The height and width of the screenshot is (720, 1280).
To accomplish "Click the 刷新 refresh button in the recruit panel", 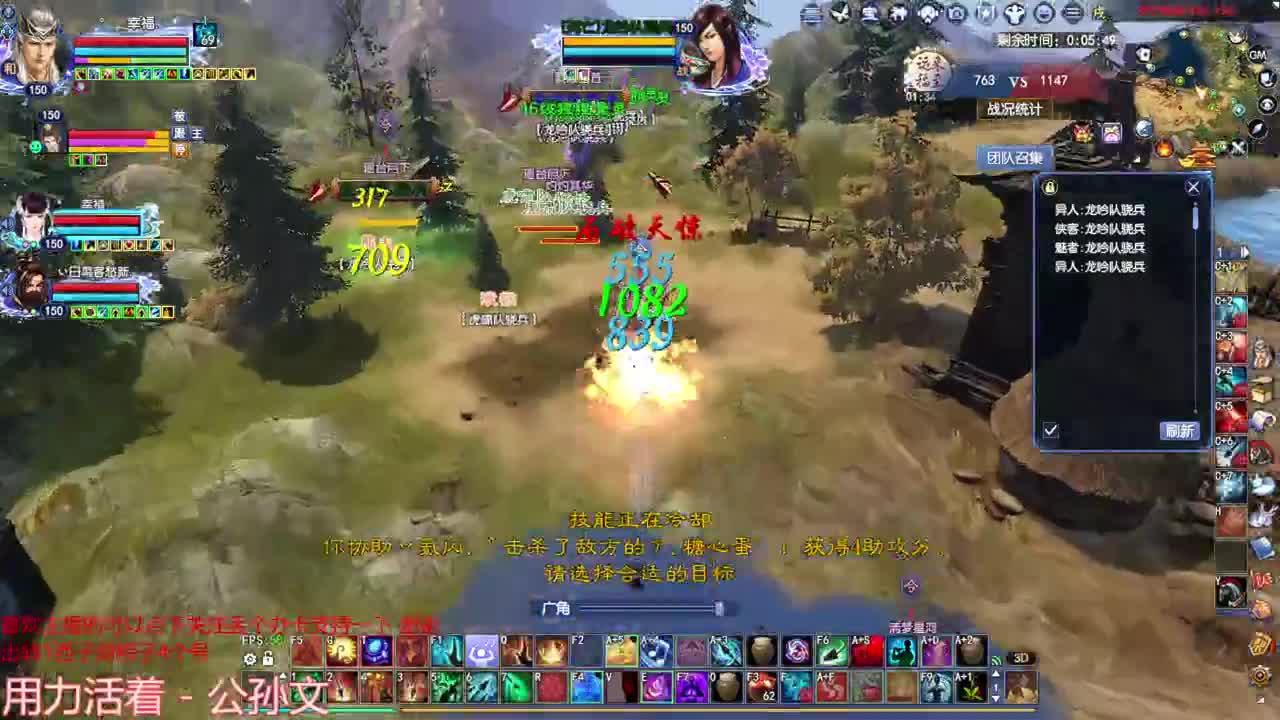I will 1179,431.
